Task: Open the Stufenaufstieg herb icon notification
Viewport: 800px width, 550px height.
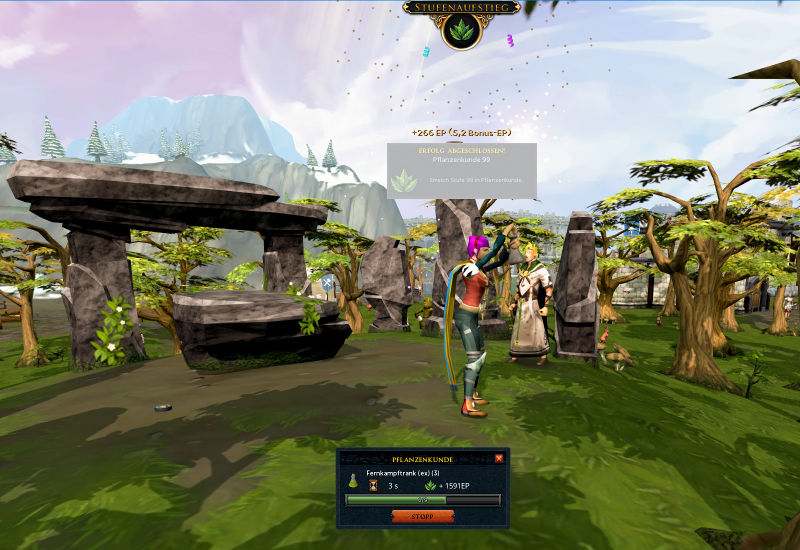Action: (462, 30)
